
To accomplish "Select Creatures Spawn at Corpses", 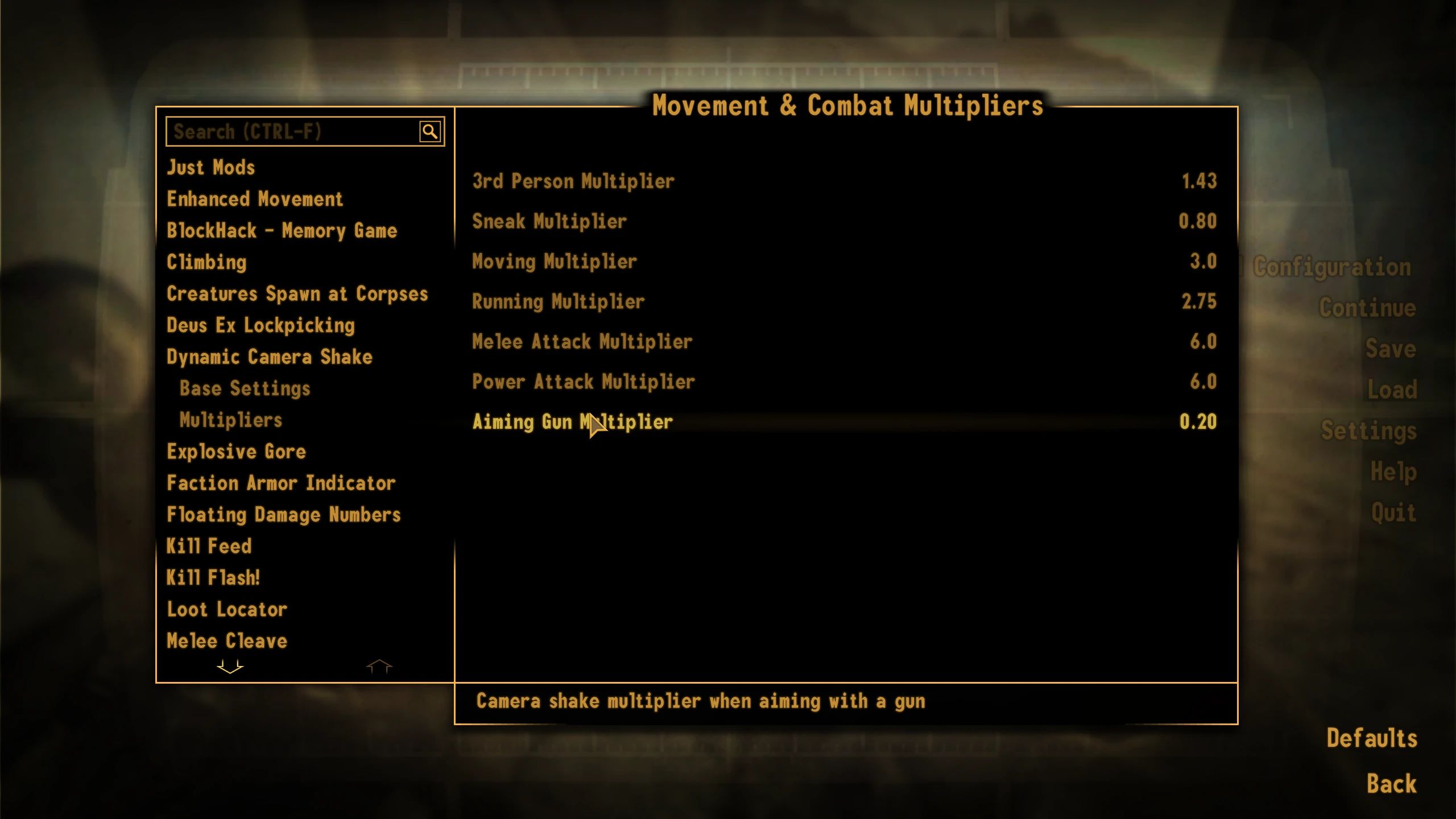I will point(297,293).
